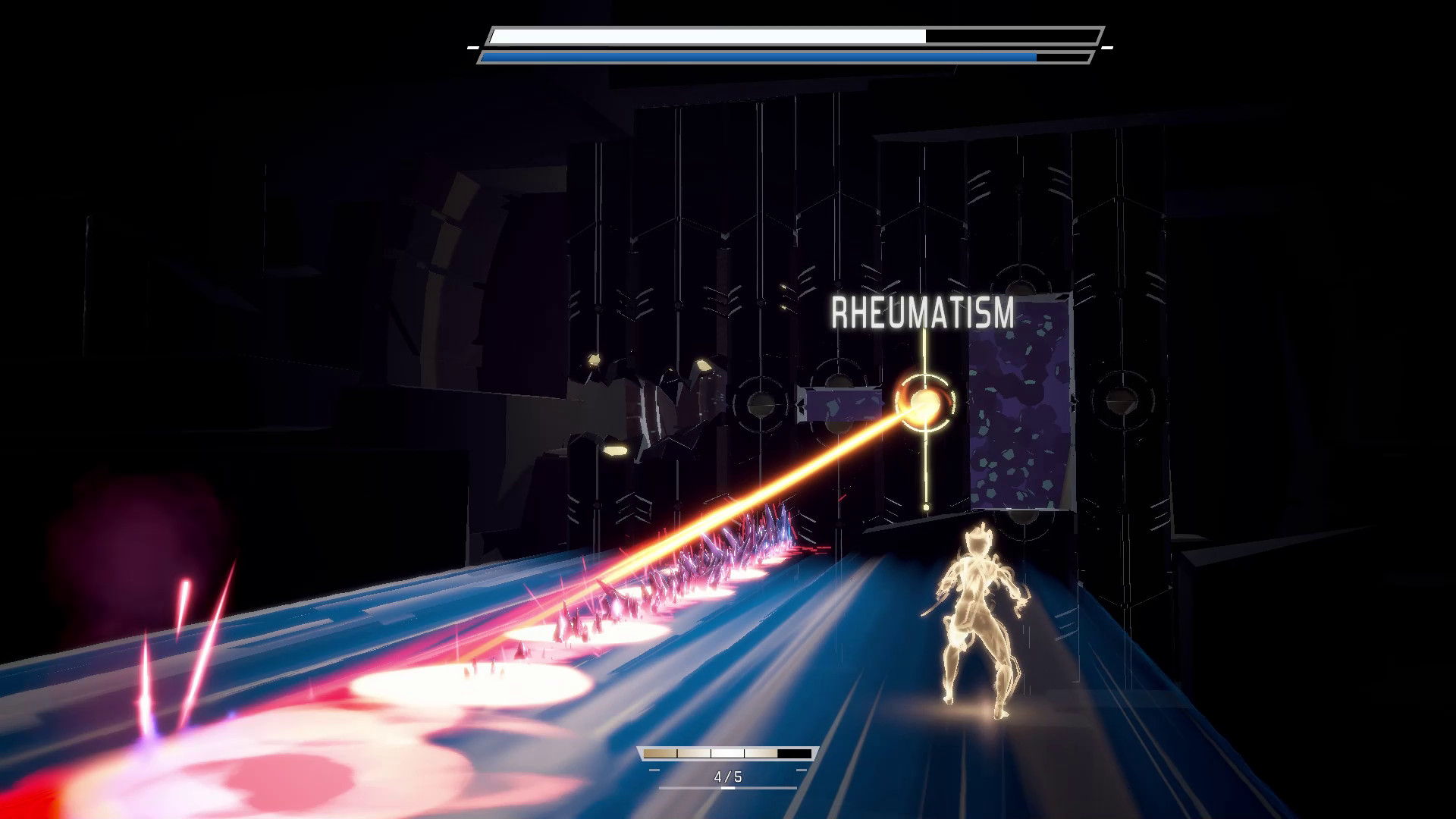Image resolution: width=1456 pixels, height=819 pixels.
Task: Select the 4/5 ammo counter label
Action: [728, 777]
